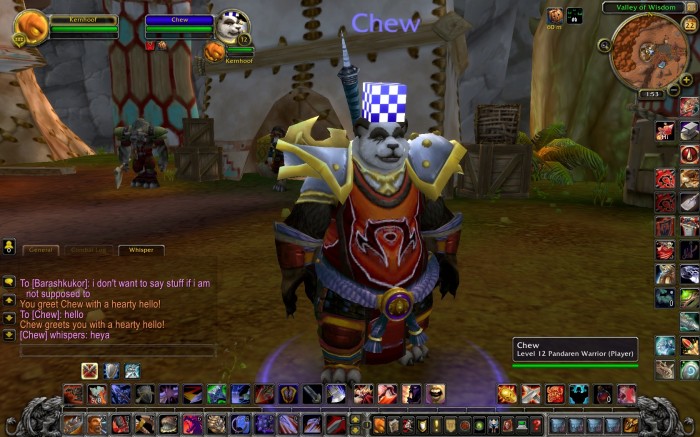This screenshot has height=437, width=700.
Task: Select Chew's target portrait
Action: click(x=232, y=26)
